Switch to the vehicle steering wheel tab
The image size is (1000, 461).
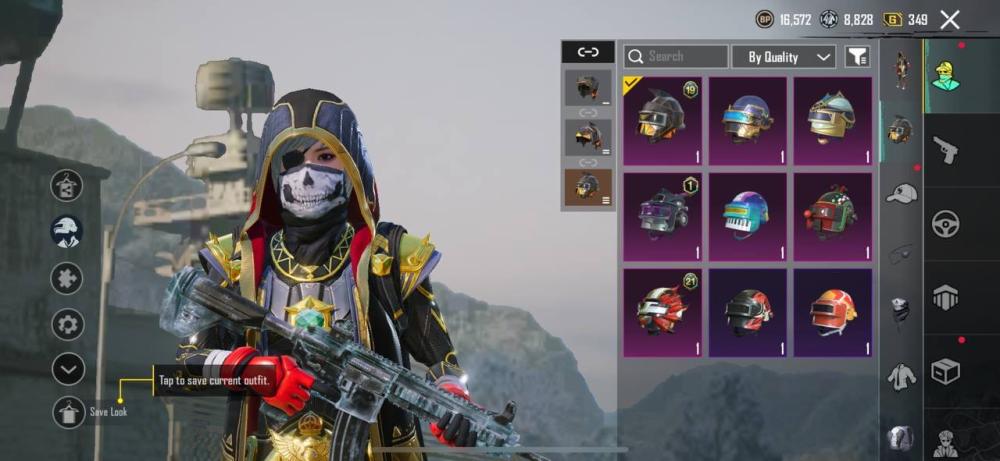point(945,223)
